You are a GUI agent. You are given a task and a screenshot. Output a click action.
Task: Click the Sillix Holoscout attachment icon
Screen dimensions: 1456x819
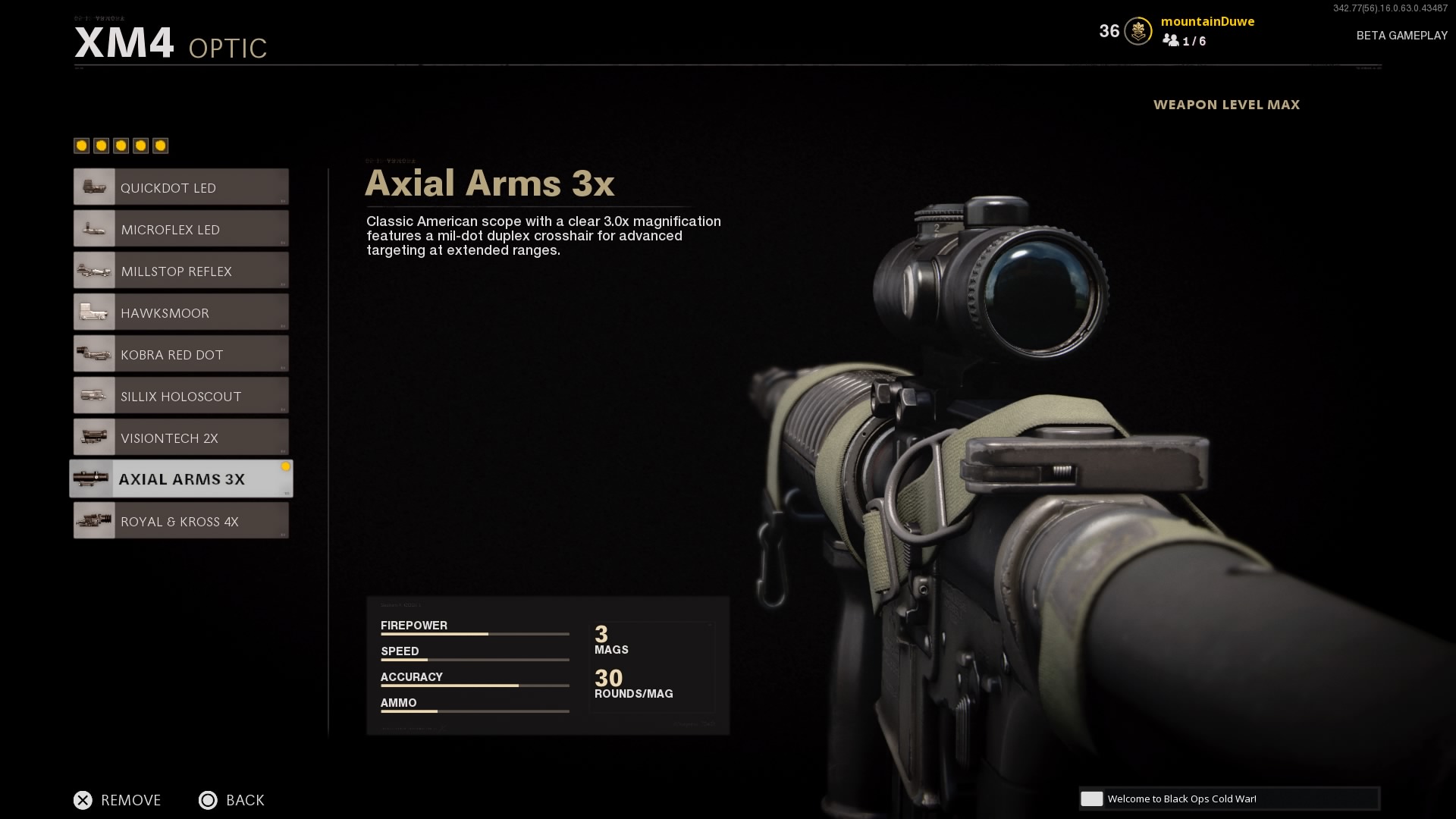click(x=93, y=395)
